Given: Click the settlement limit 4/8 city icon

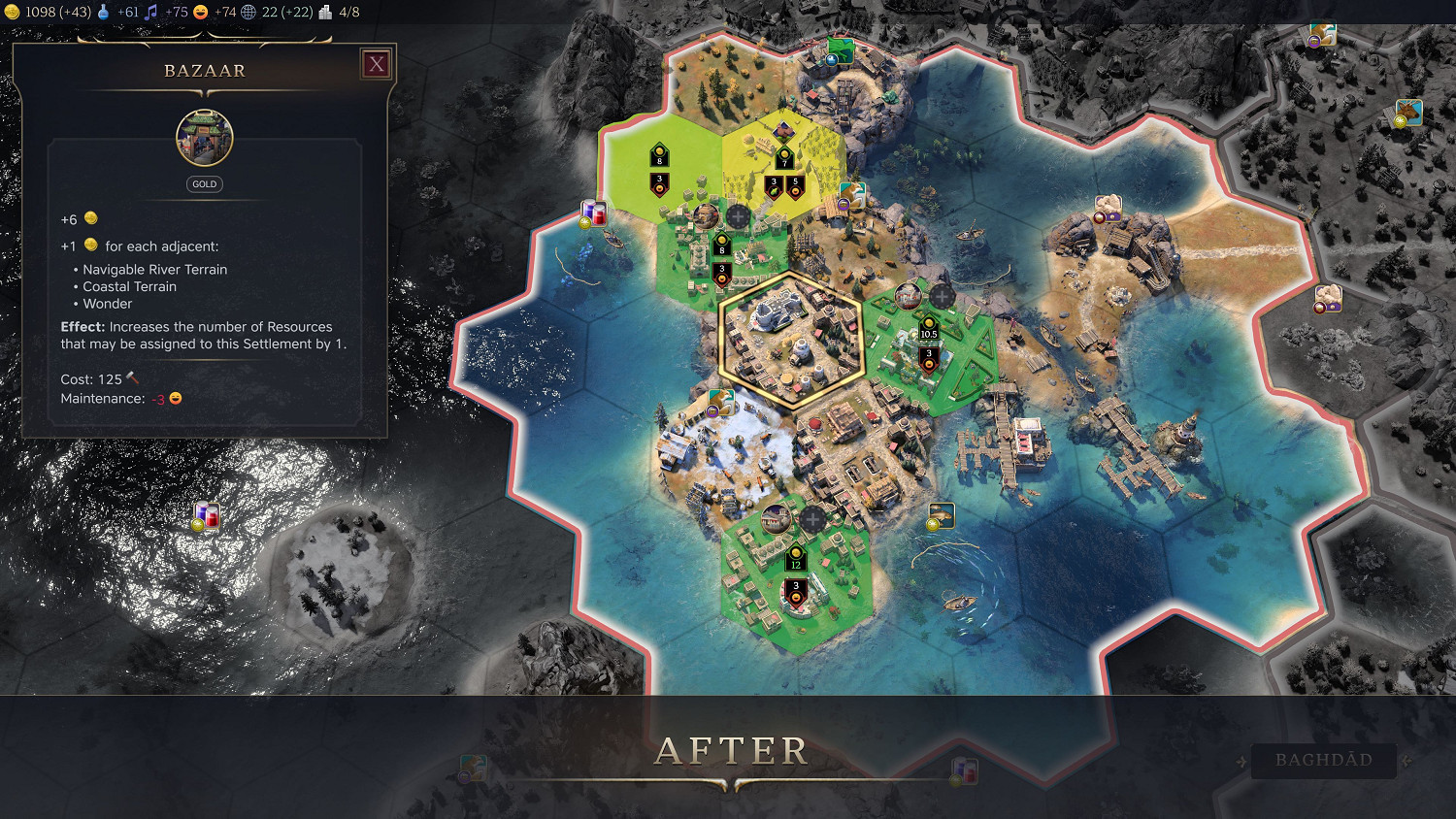Looking at the screenshot, I should [324, 13].
